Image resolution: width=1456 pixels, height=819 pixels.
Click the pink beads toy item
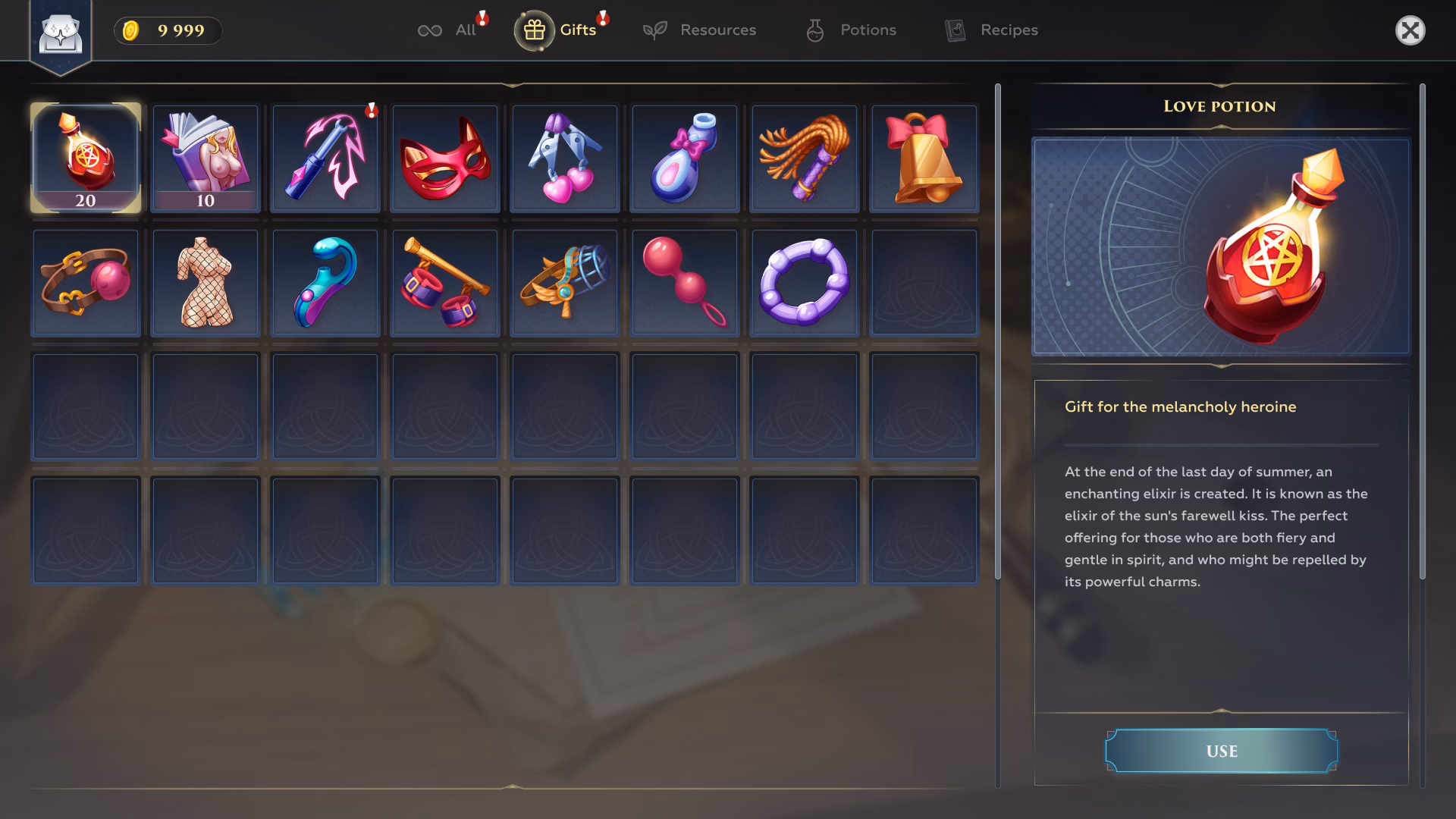(x=684, y=281)
